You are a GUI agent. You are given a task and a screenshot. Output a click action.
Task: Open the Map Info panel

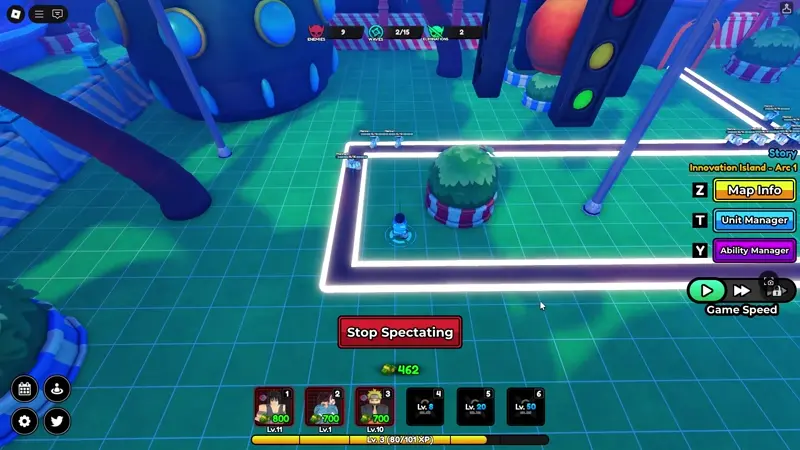754,190
